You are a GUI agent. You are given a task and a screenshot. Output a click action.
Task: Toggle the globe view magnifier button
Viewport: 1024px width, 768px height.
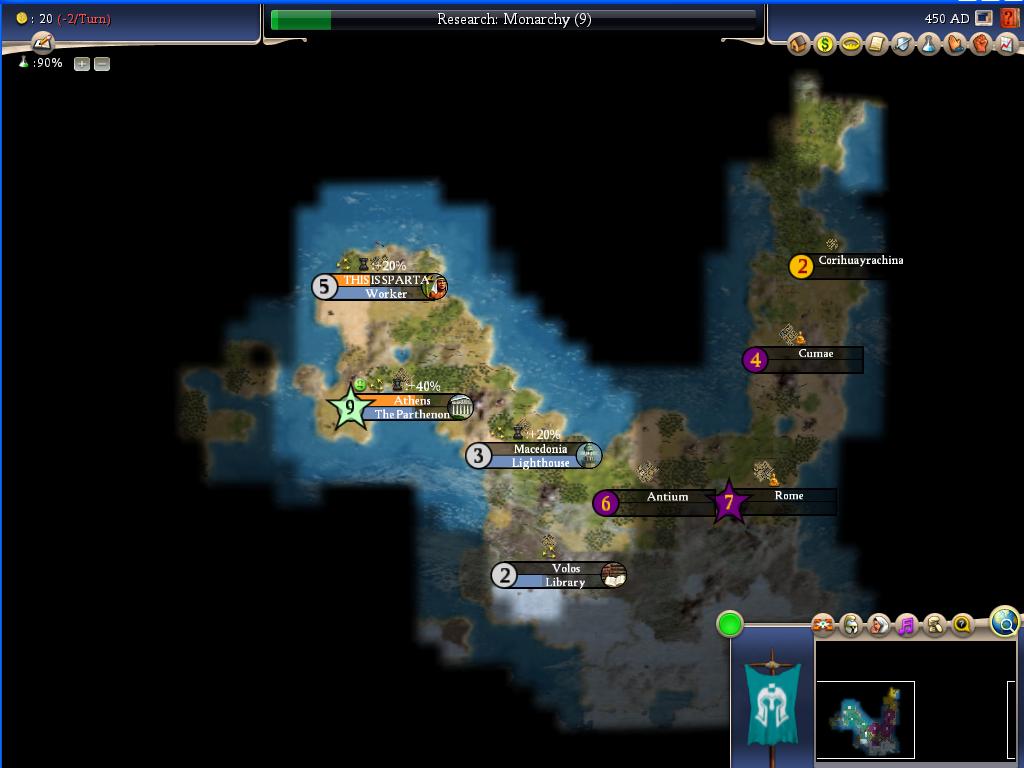coord(1006,622)
